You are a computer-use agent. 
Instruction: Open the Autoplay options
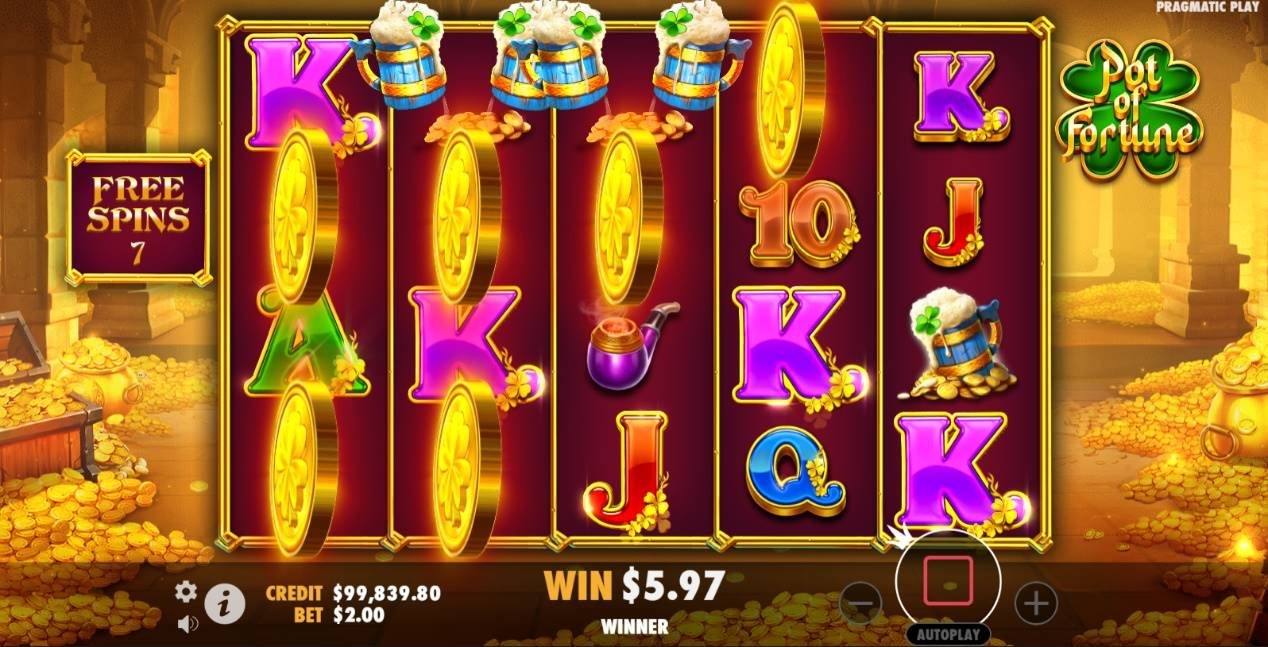(948, 634)
